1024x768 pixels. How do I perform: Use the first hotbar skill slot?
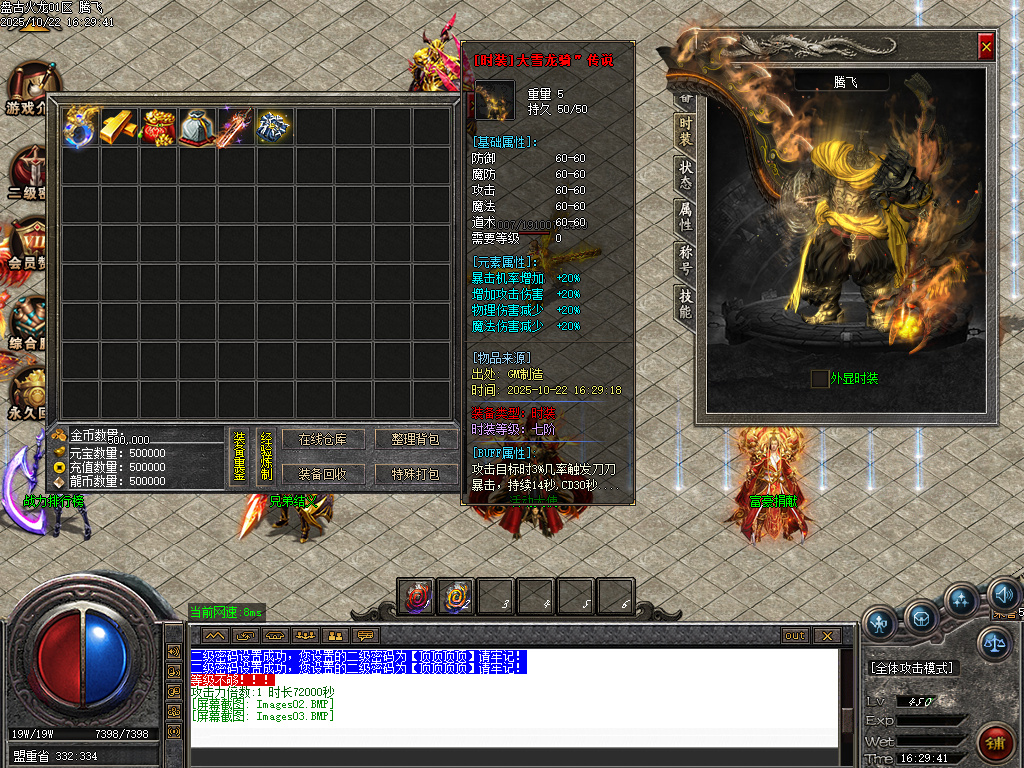tap(416, 597)
